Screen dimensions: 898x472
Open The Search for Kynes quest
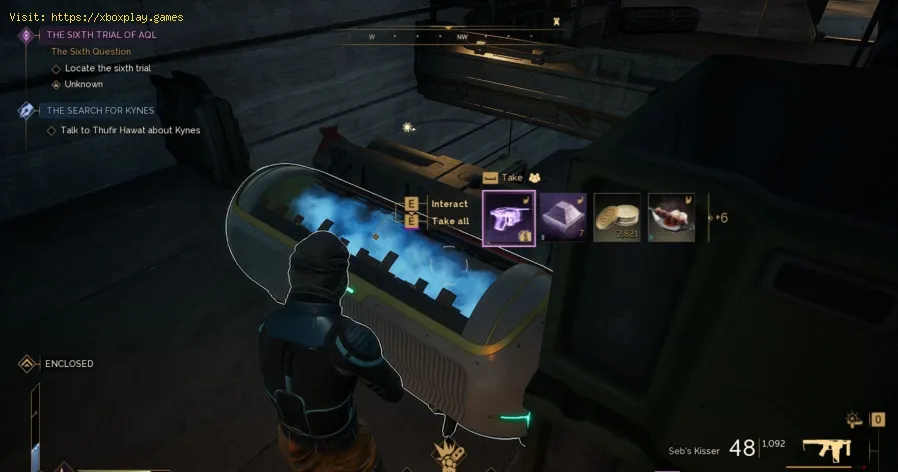(100, 110)
